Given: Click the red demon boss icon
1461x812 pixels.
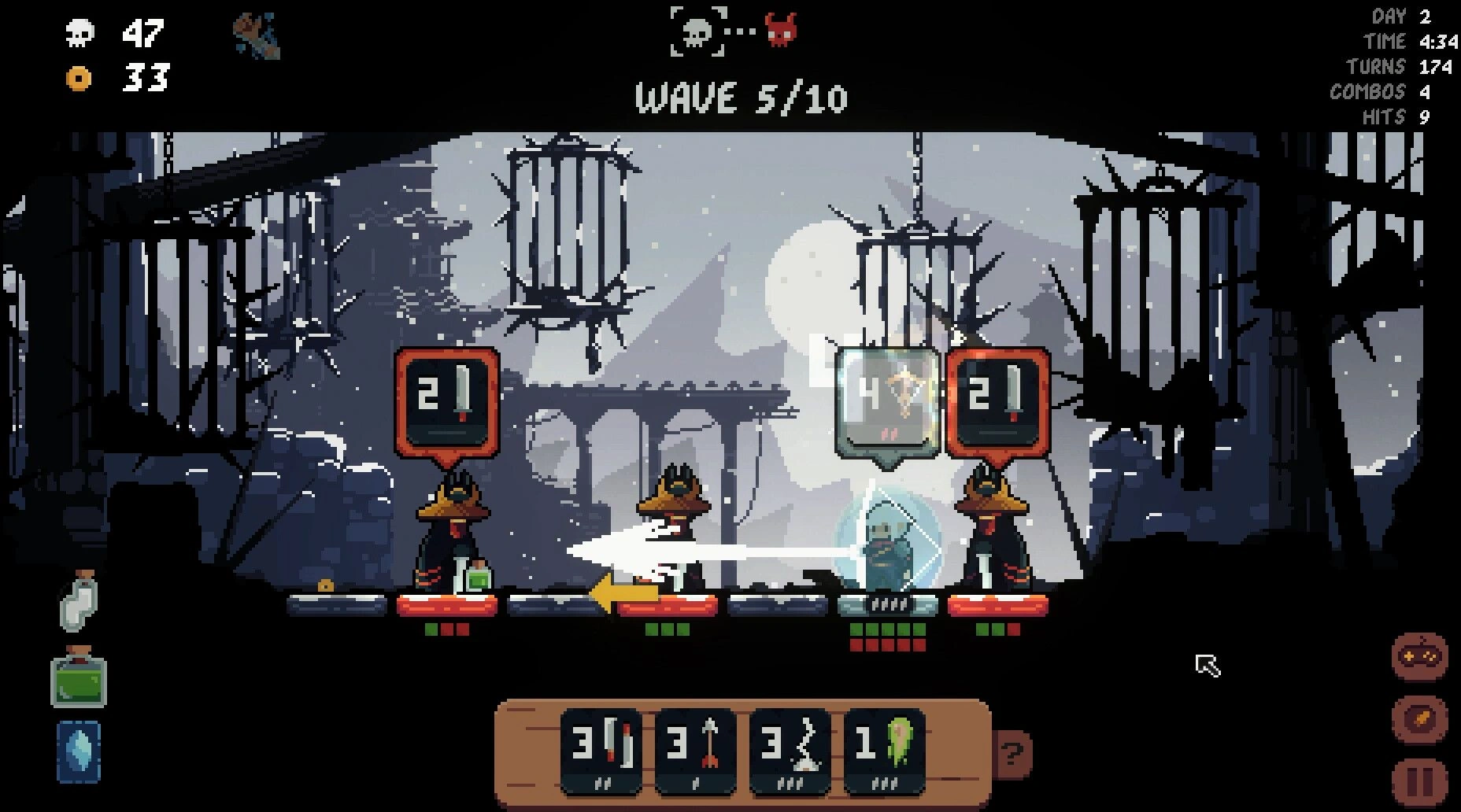Looking at the screenshot, I should click(x=782, y=31).
